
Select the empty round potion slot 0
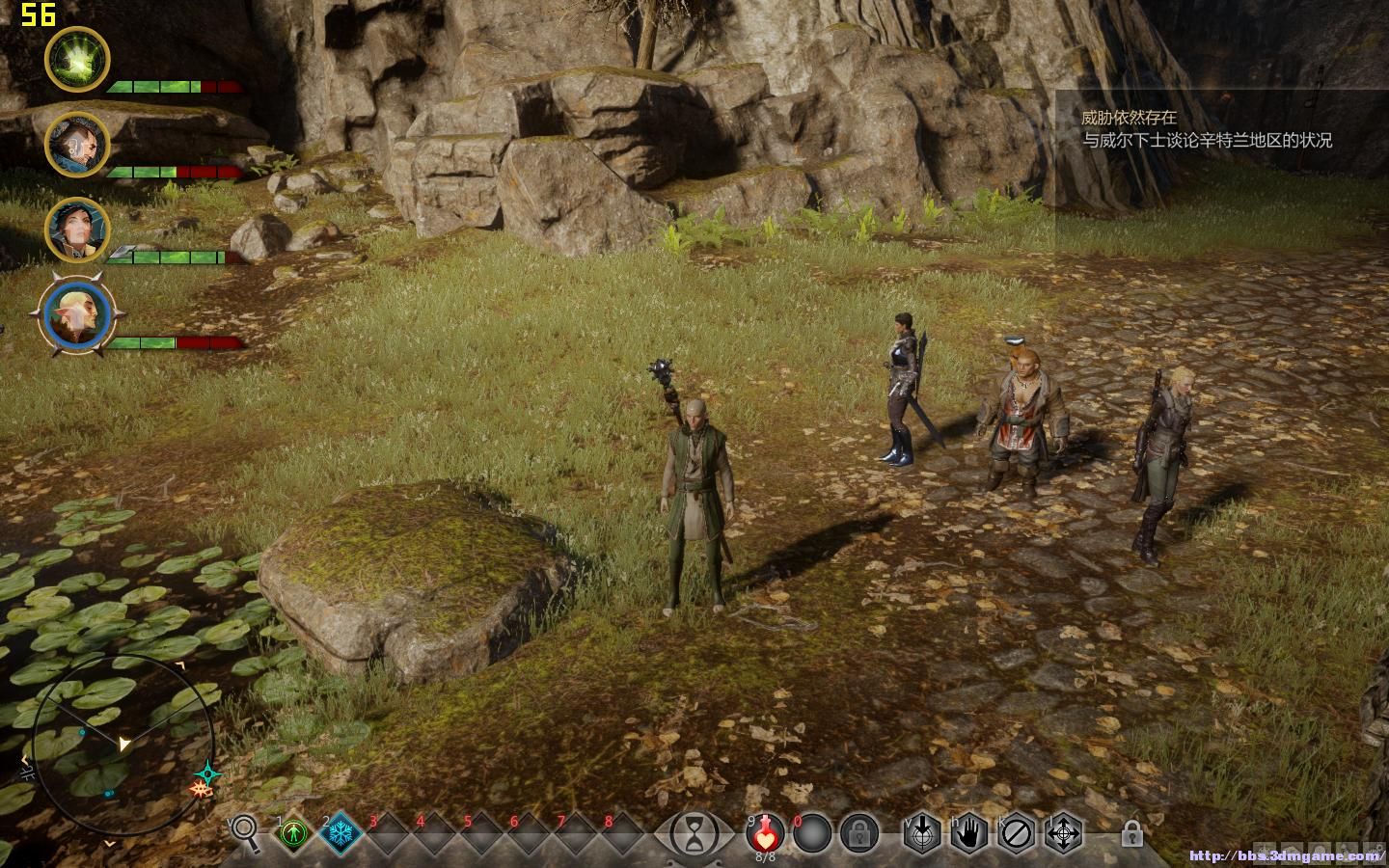[x=812, y=832]
